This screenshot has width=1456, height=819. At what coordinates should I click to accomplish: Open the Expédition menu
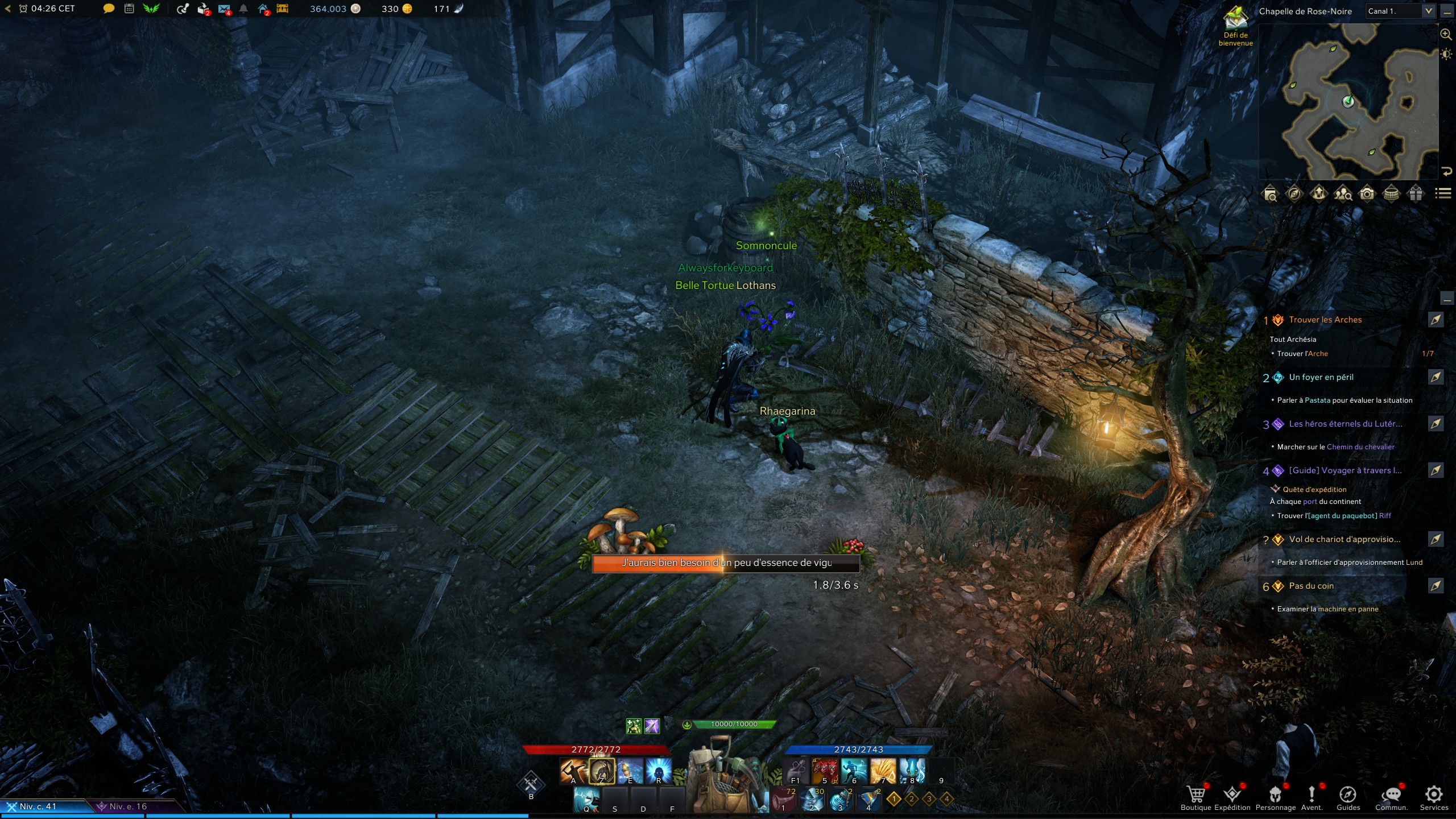tap(1232, 795)
